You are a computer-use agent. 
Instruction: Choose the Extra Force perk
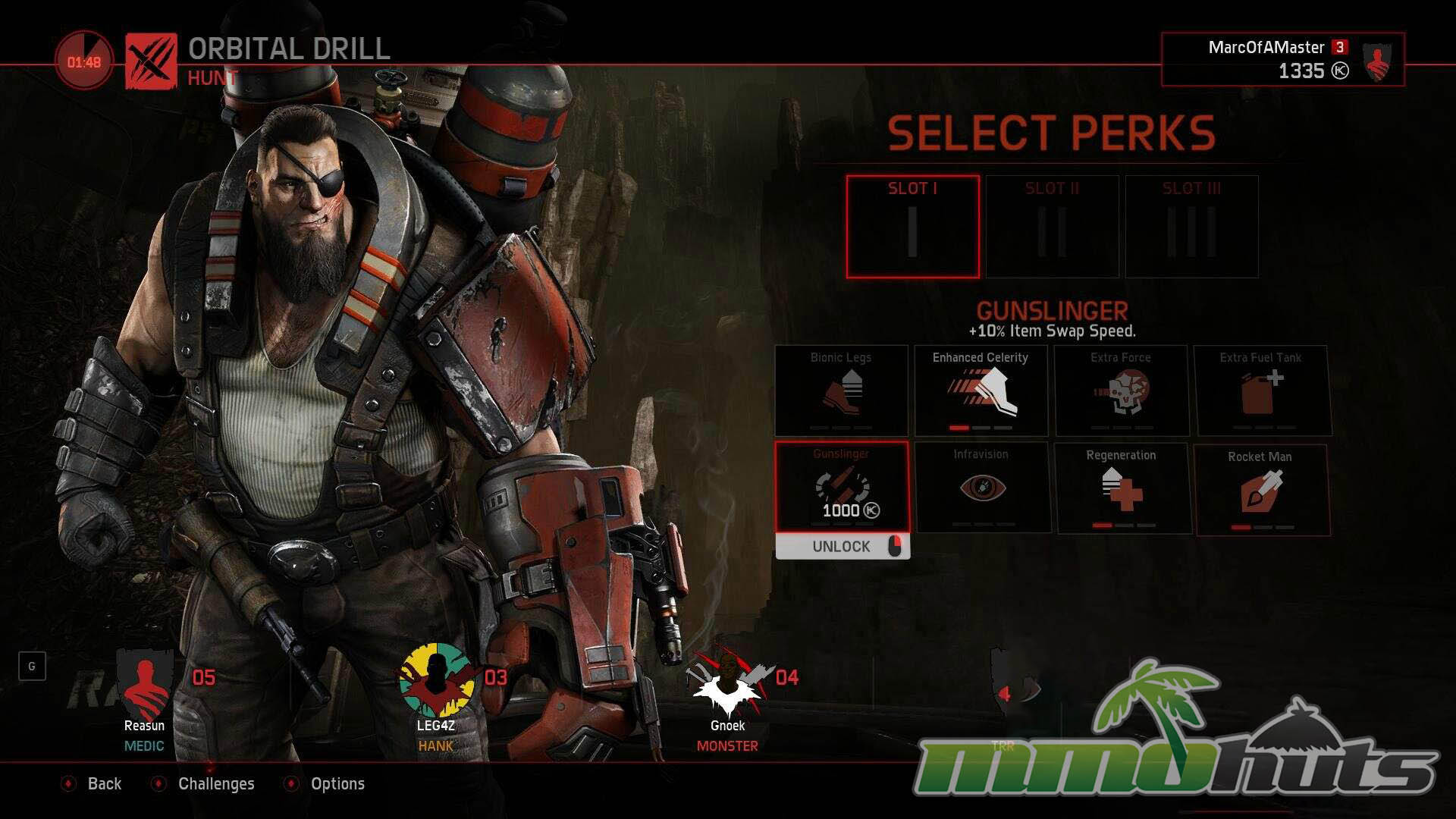(1121, 391)
